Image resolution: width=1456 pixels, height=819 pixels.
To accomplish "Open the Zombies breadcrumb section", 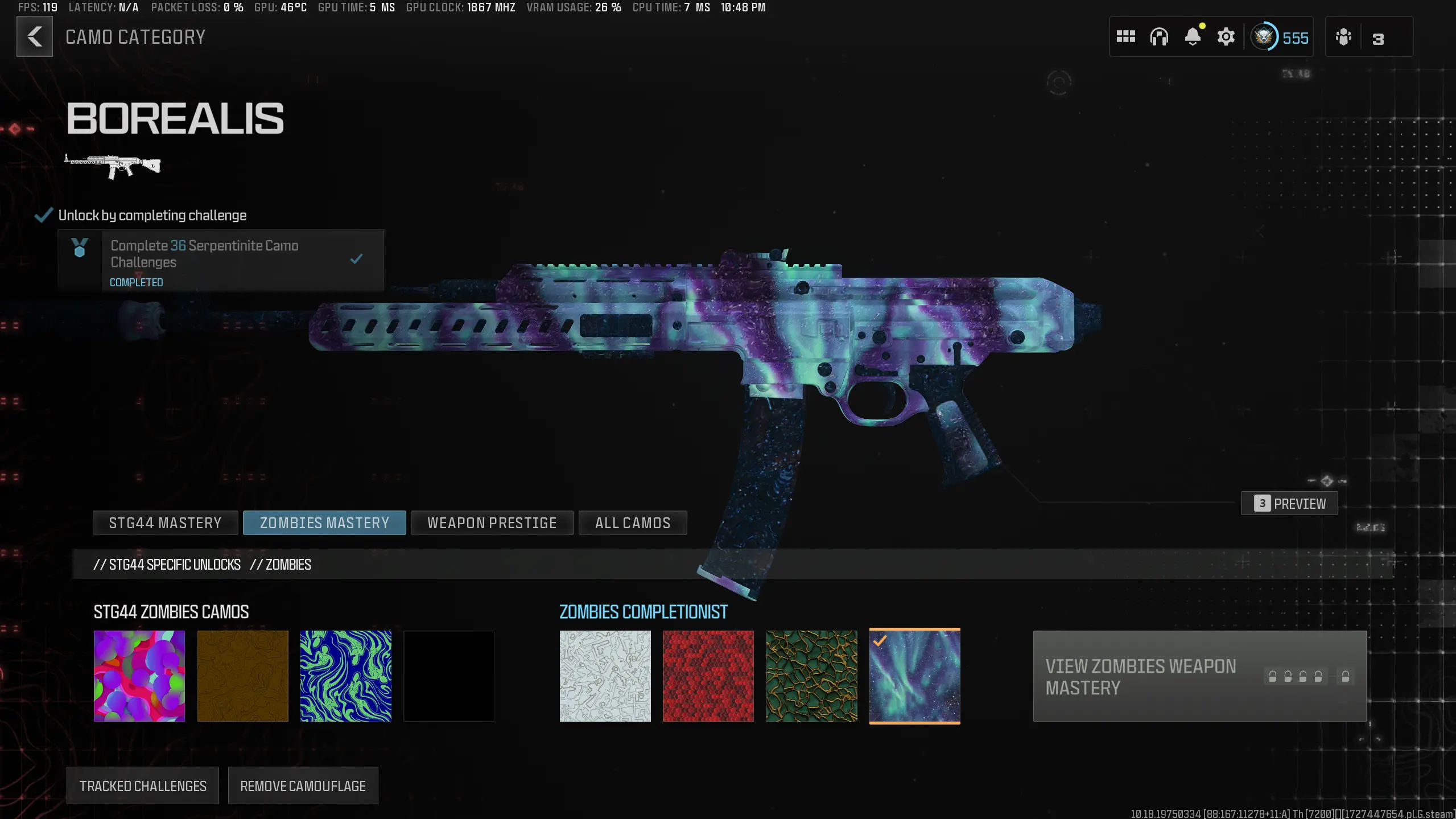I will pyautogui.click(x=281, y=564).
